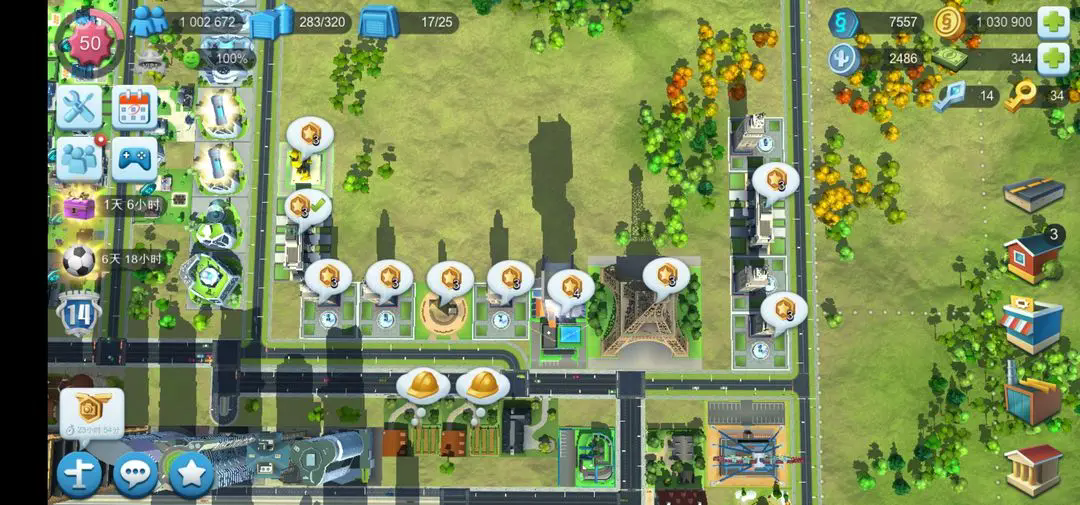Open the chat speech bubble button
The width and height of the screenshot is (1080, 505).
135,474
